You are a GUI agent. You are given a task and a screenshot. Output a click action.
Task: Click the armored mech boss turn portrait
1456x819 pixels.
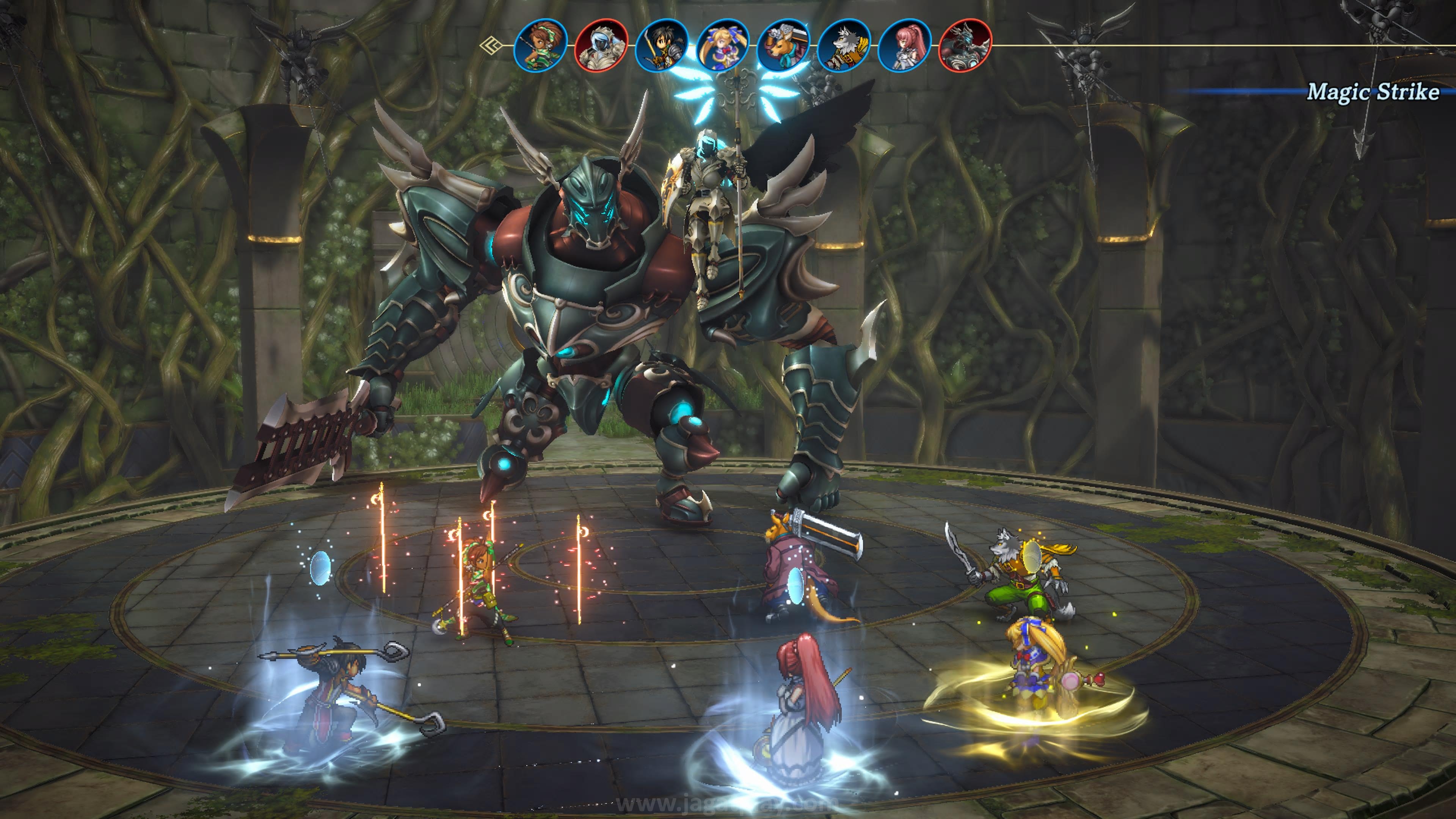[965, 46]
